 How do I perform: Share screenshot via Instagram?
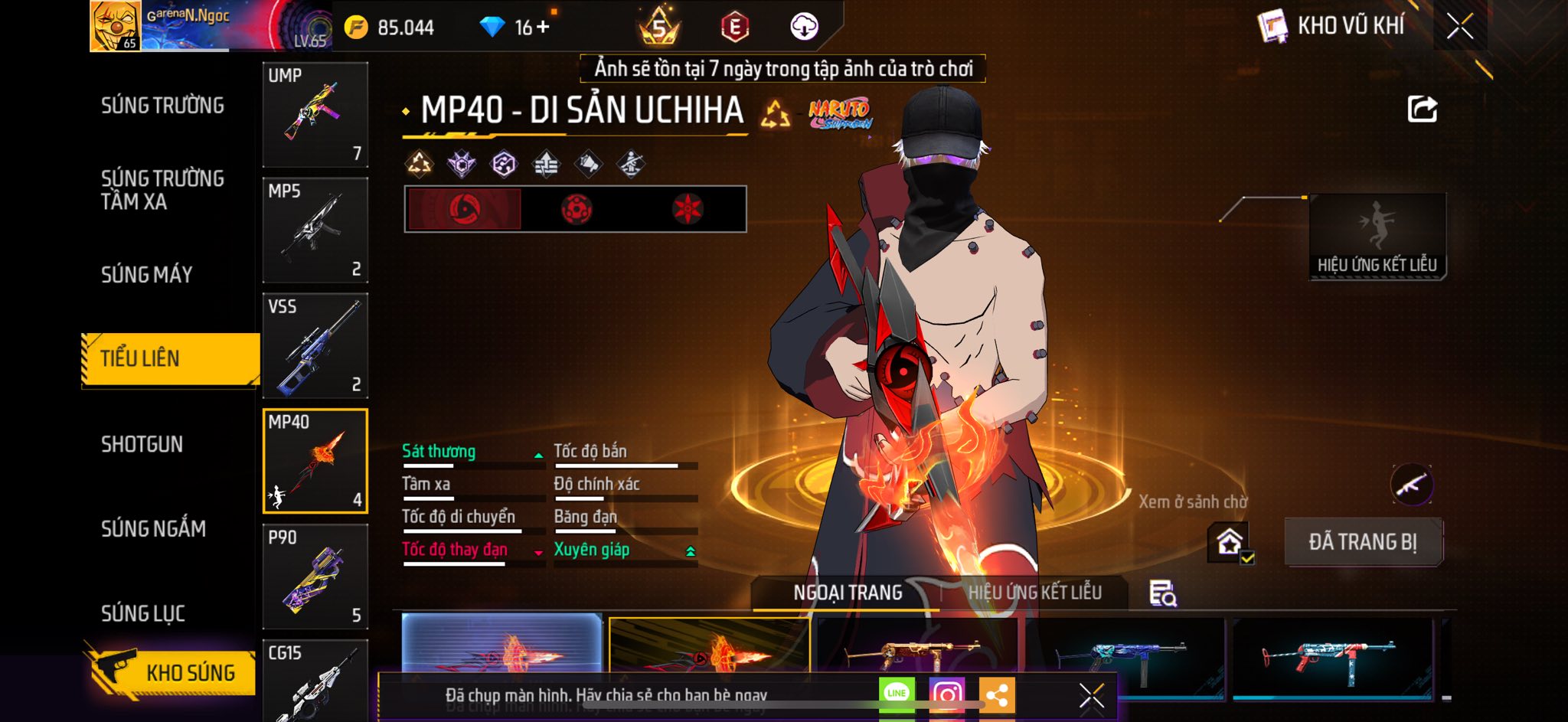tap(946, 695)
